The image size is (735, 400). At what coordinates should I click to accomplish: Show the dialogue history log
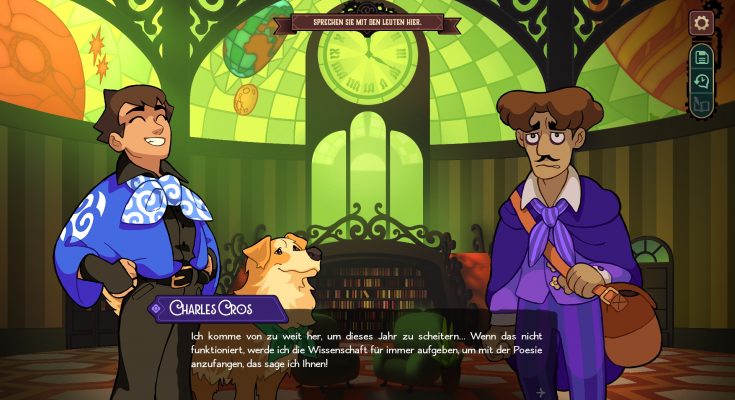(701, 81)
